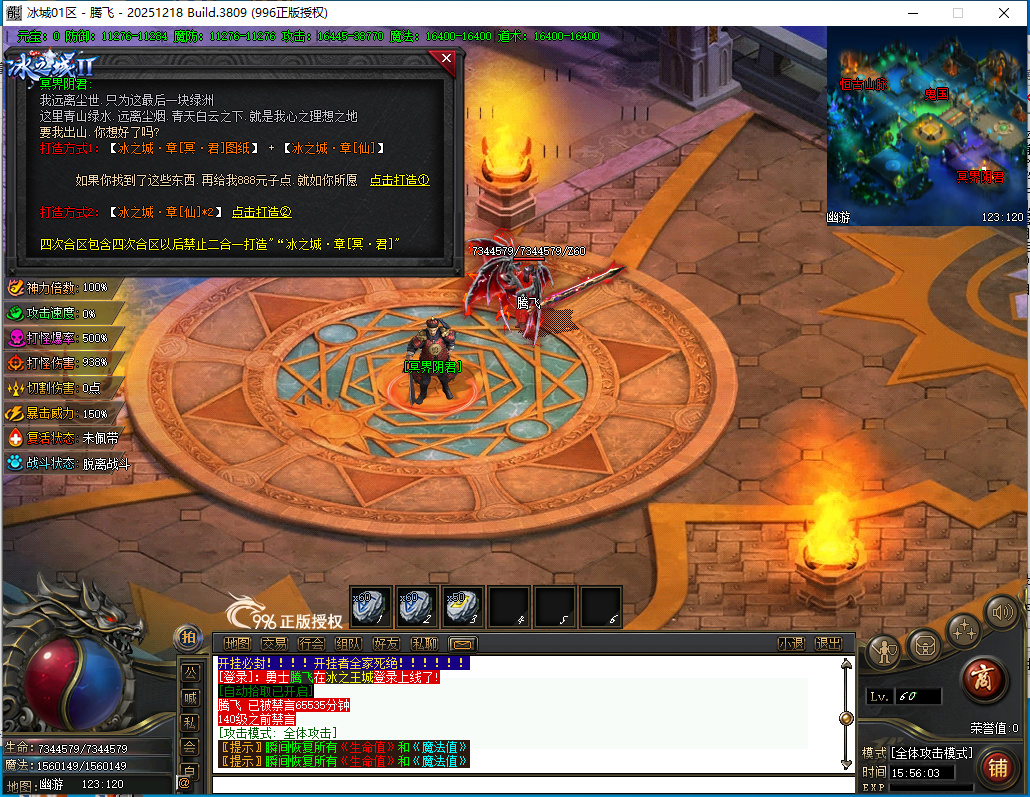This screenshot has width=1030, height=797.
Task: Open the 铺 stall button
Action: point(997,768)
